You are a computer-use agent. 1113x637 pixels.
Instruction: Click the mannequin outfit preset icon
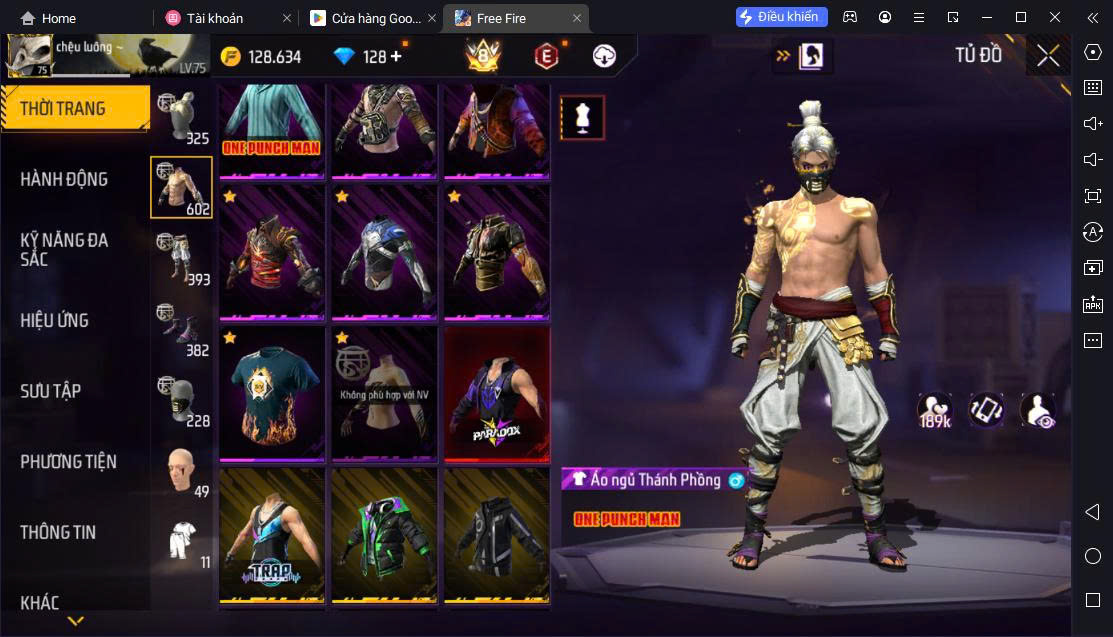pos(582,118)
